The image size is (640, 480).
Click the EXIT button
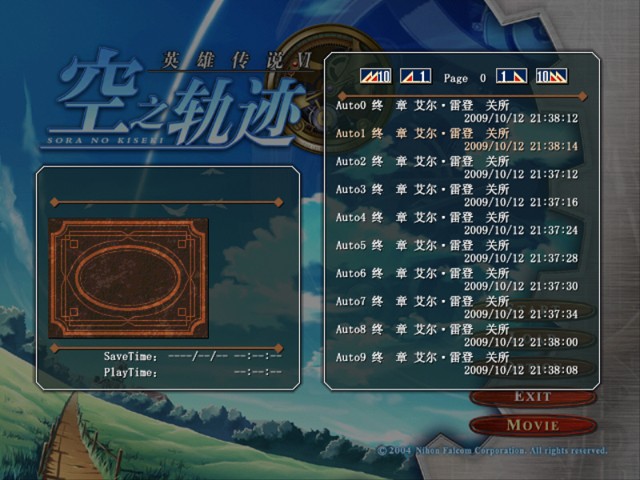click(532, 397)
